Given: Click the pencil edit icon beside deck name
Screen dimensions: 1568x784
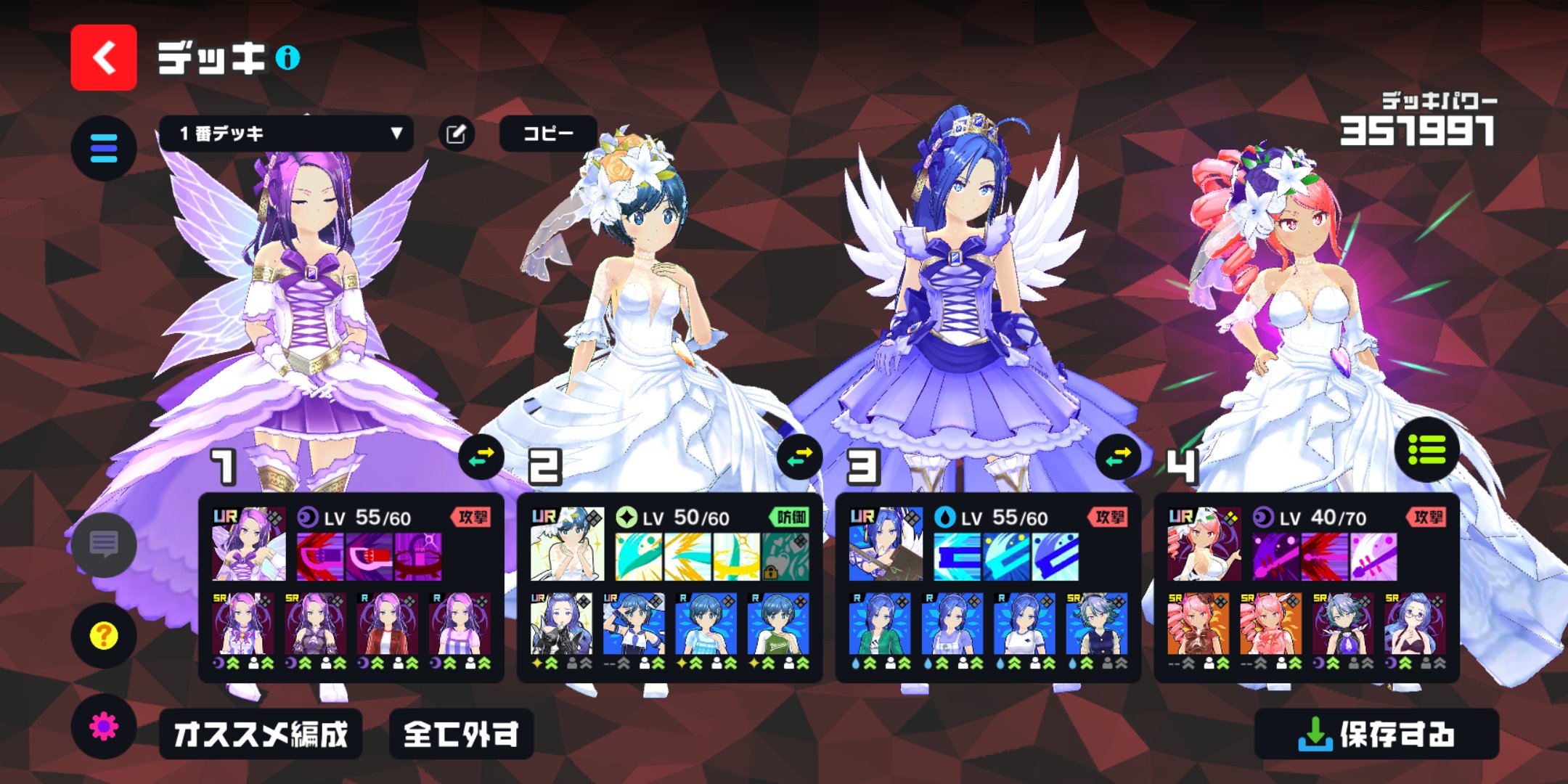Looking at the screenshot, I should point(457,133).
